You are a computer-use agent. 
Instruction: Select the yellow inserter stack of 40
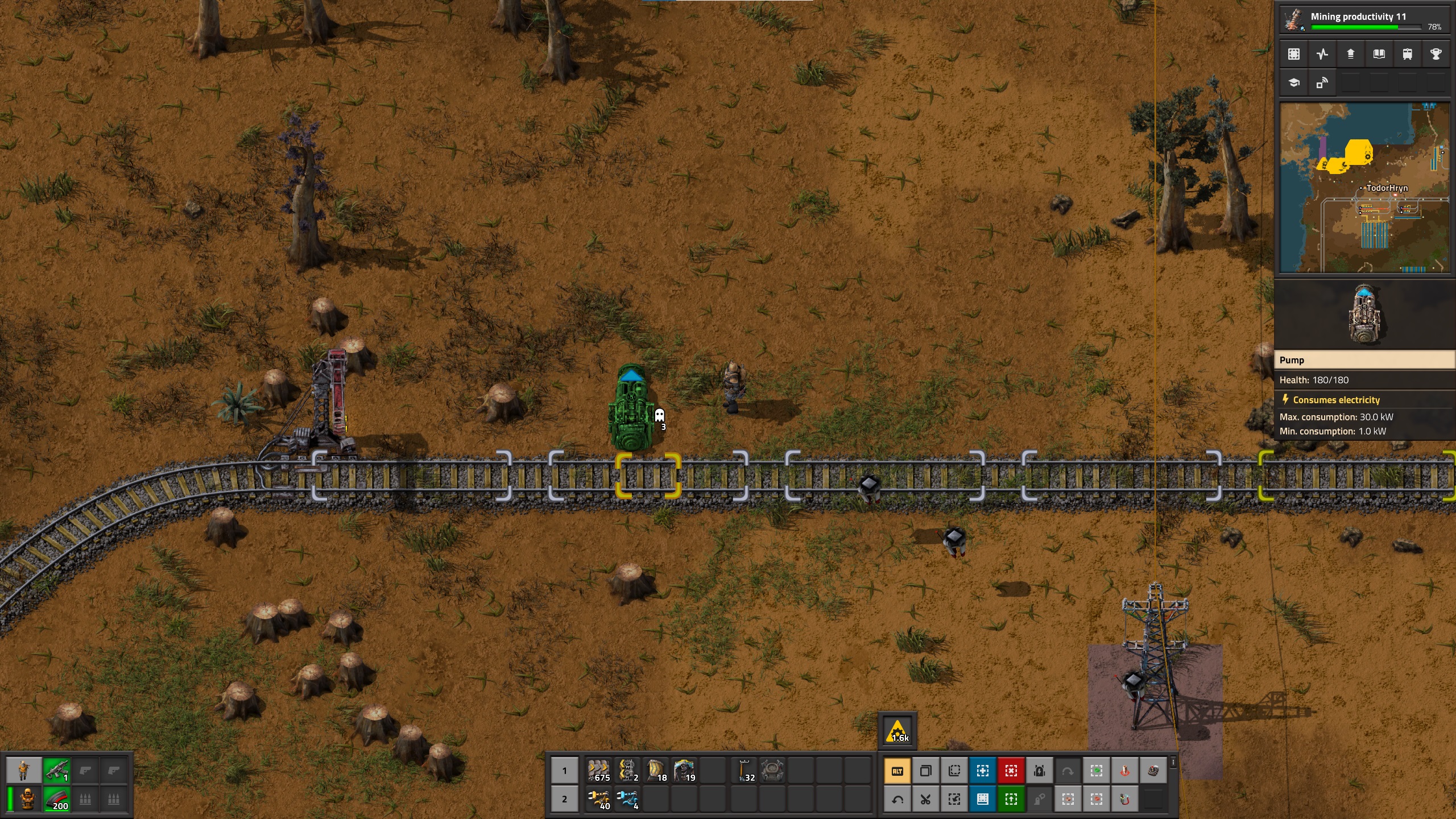[598, 799]
